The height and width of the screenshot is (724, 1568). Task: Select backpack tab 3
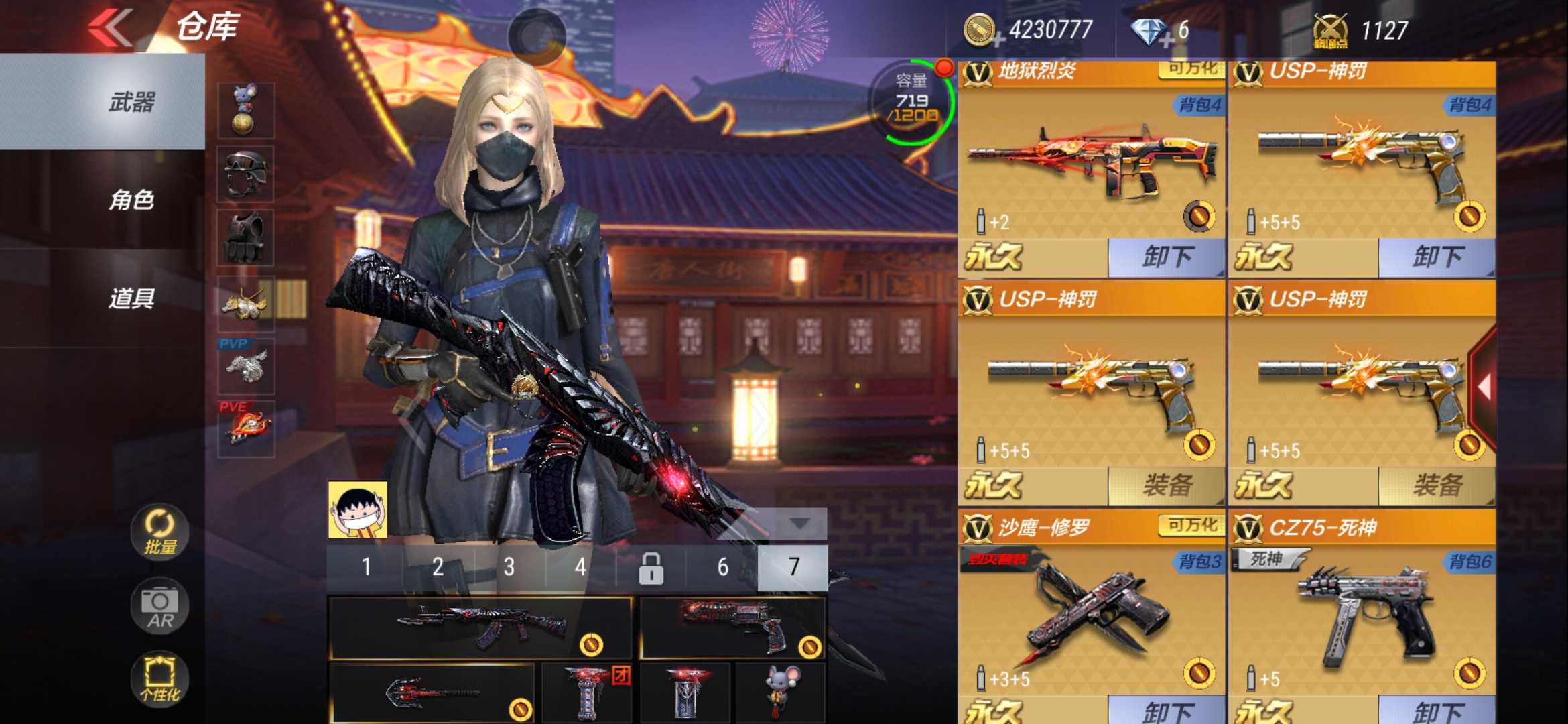tap(511, 566)
